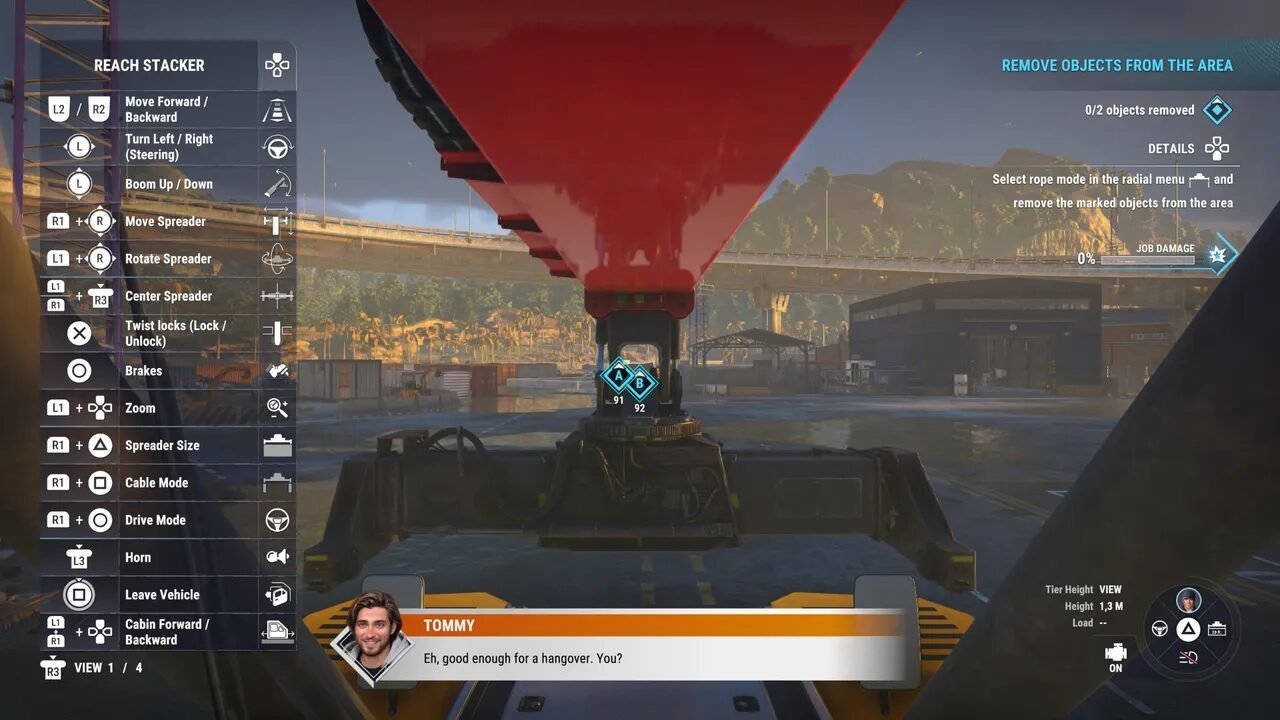The image size is (1280, 720).
Task: Select the Cable Mode row
Action: coord(168,483)
